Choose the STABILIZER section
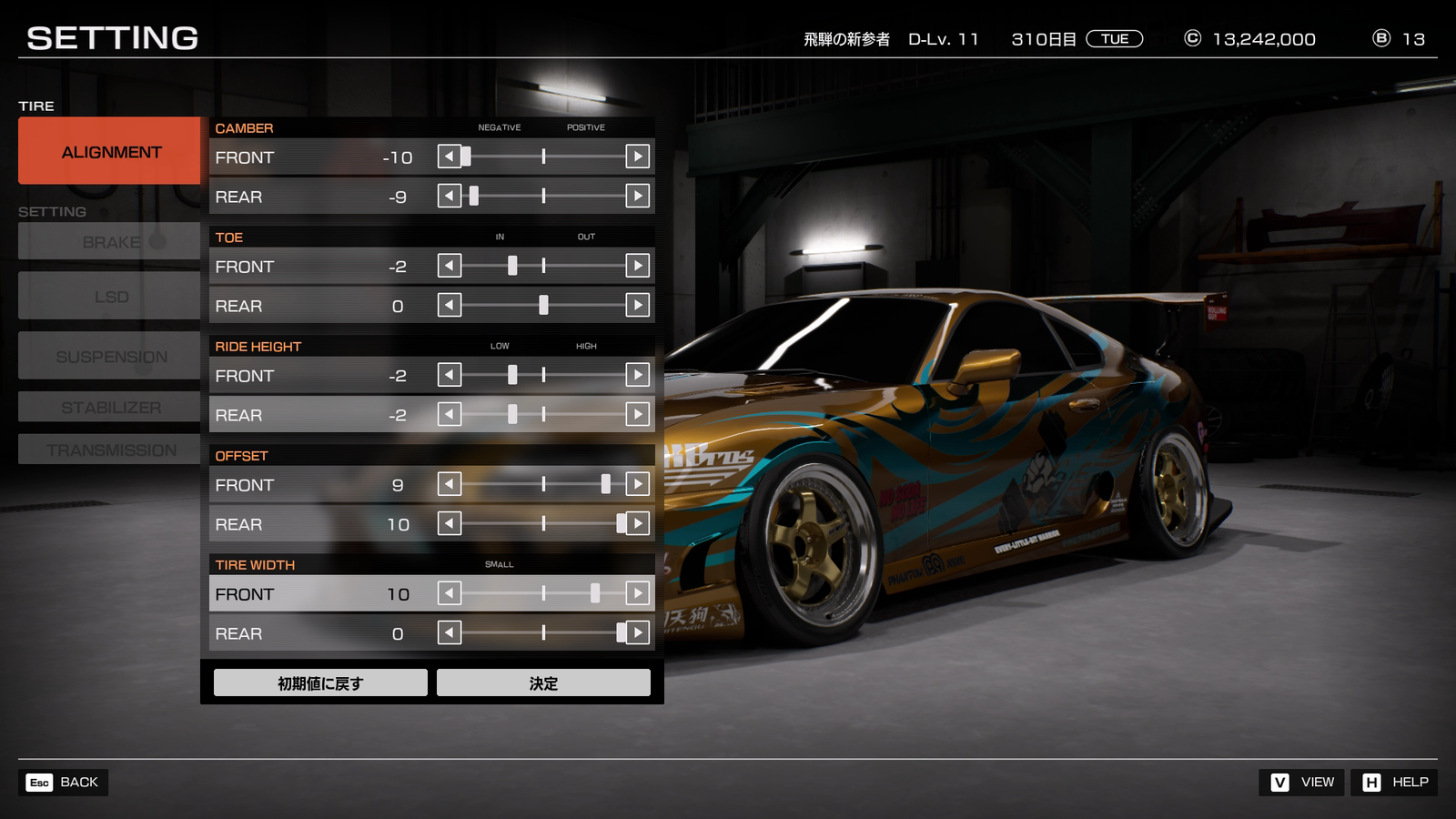 [109, 408]
